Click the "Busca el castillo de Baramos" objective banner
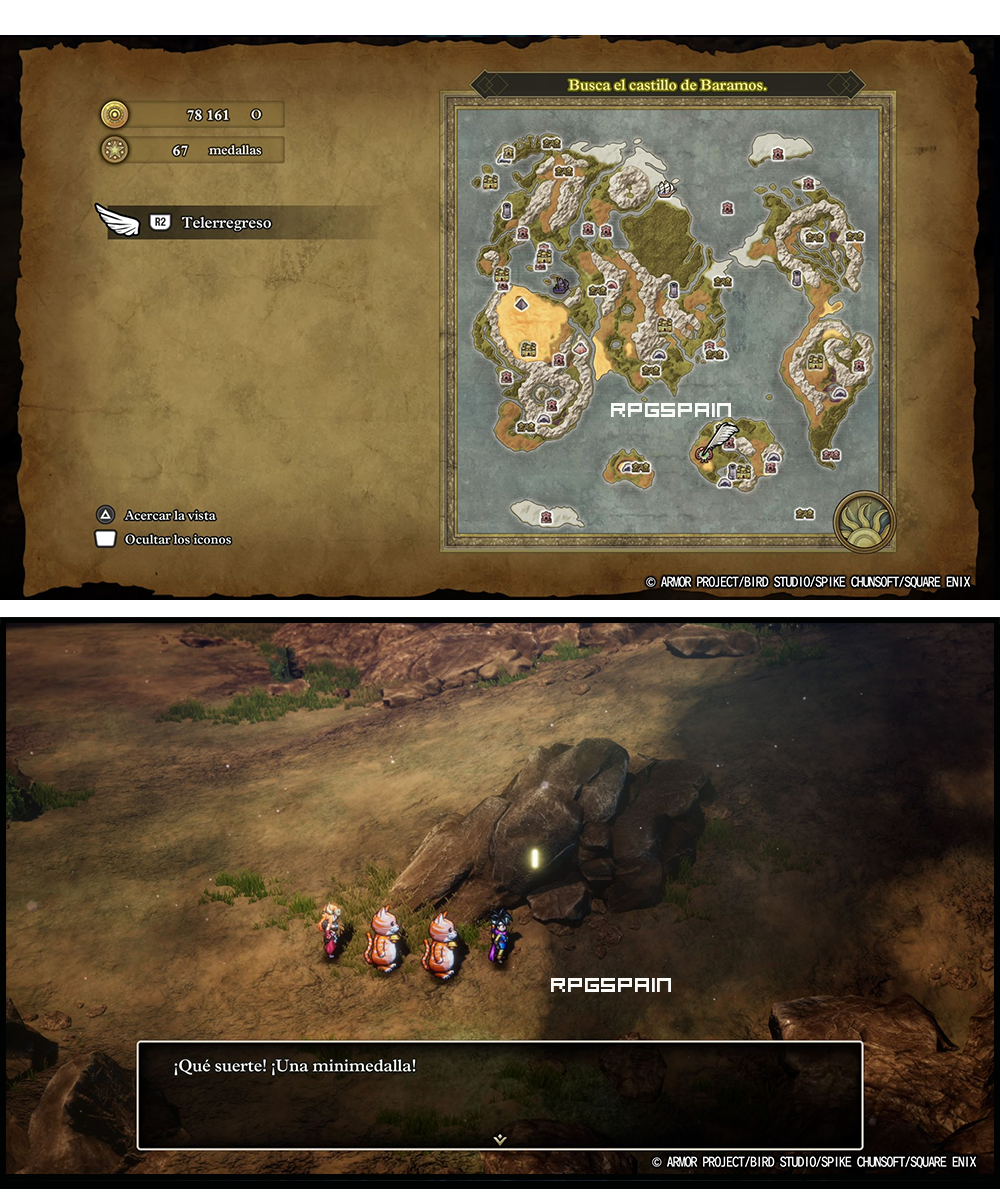The image size is (1000, 1200). pyautogui.click(x=667, y=85)
